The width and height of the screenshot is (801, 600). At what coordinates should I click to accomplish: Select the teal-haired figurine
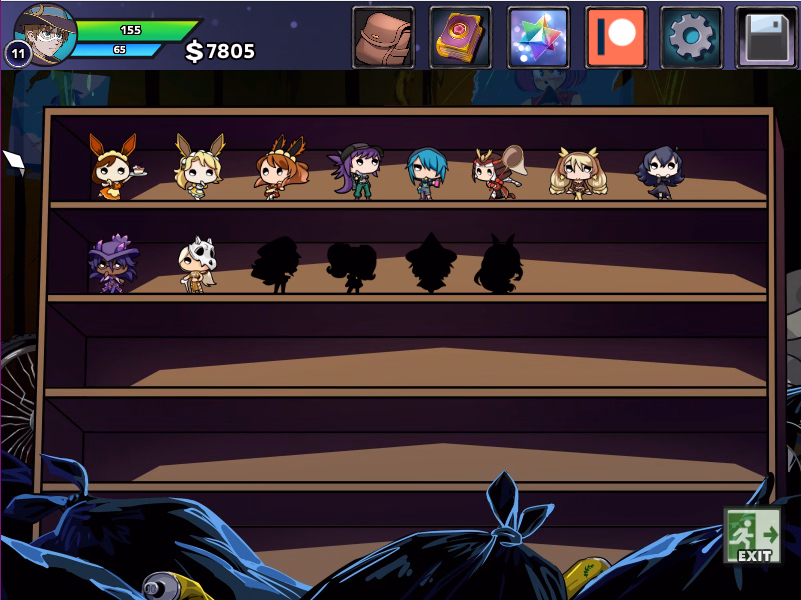[x=426, y=173]
